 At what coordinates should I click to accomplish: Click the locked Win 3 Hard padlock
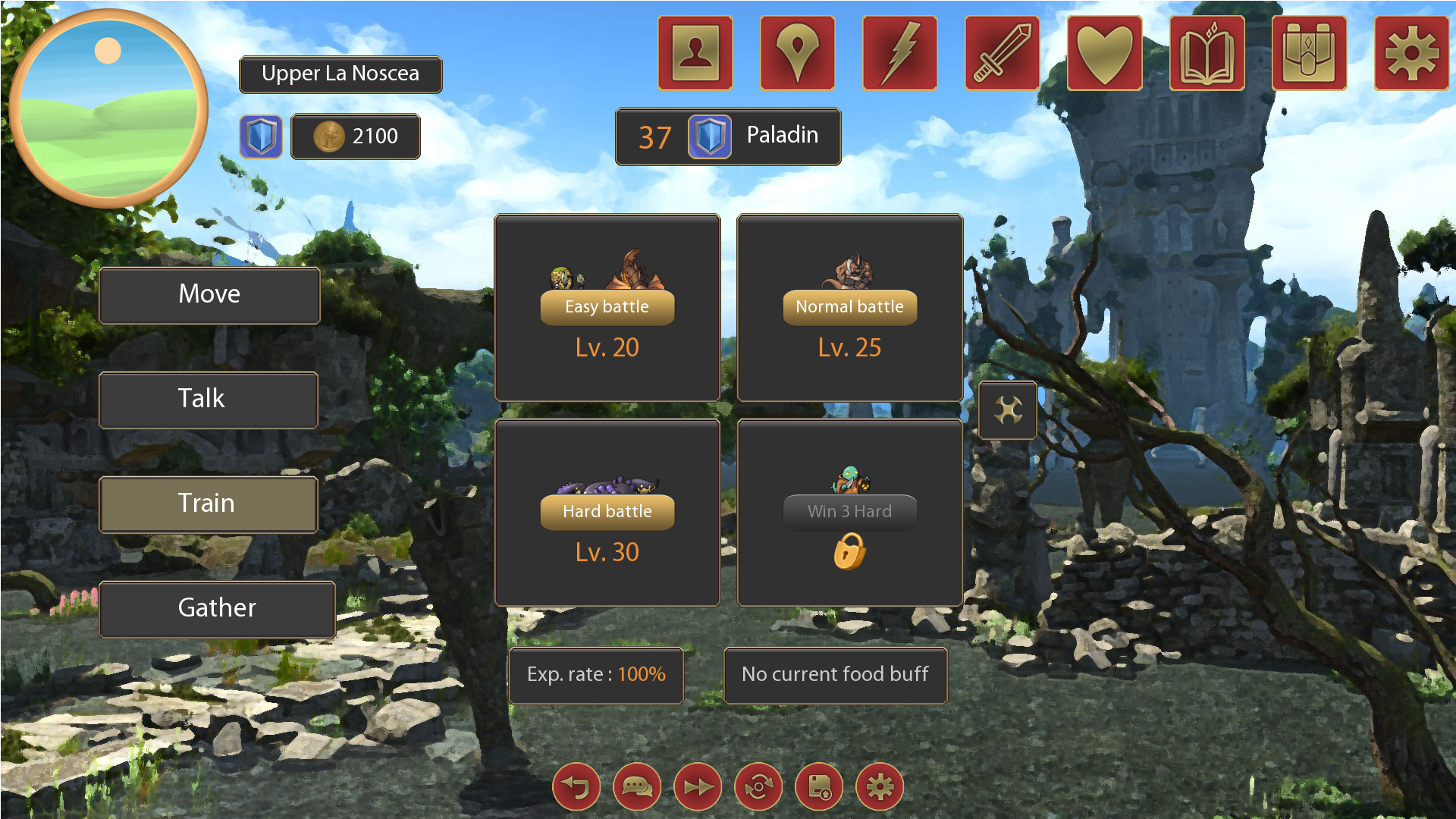850,553
